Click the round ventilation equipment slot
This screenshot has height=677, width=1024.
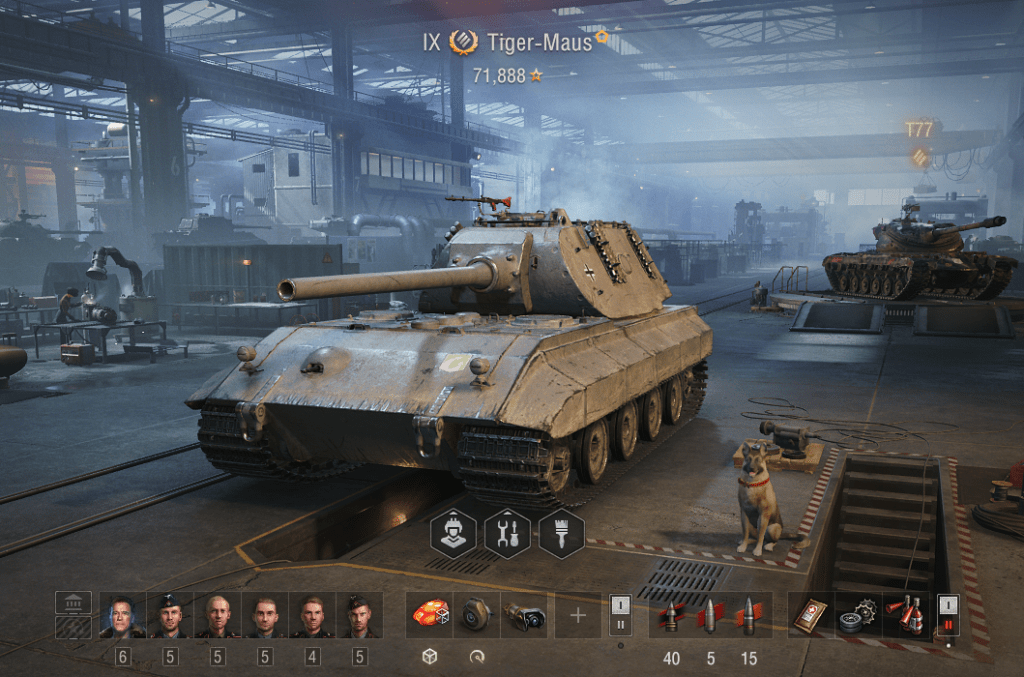coord(477,615)
